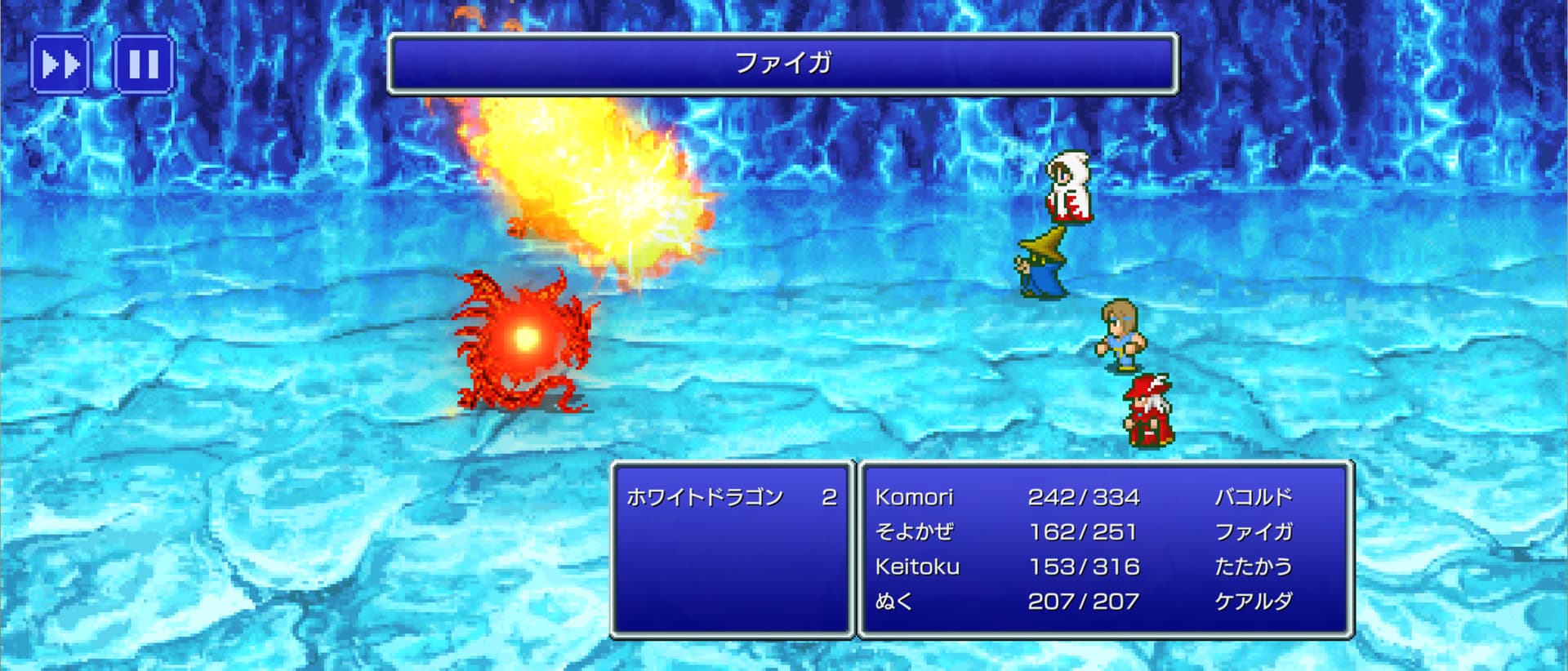The width and height of the screenshot is (1568, 671).
Task: Pick the ぬく party member row
Action: pyautogui.click(x=1083, y=602)
